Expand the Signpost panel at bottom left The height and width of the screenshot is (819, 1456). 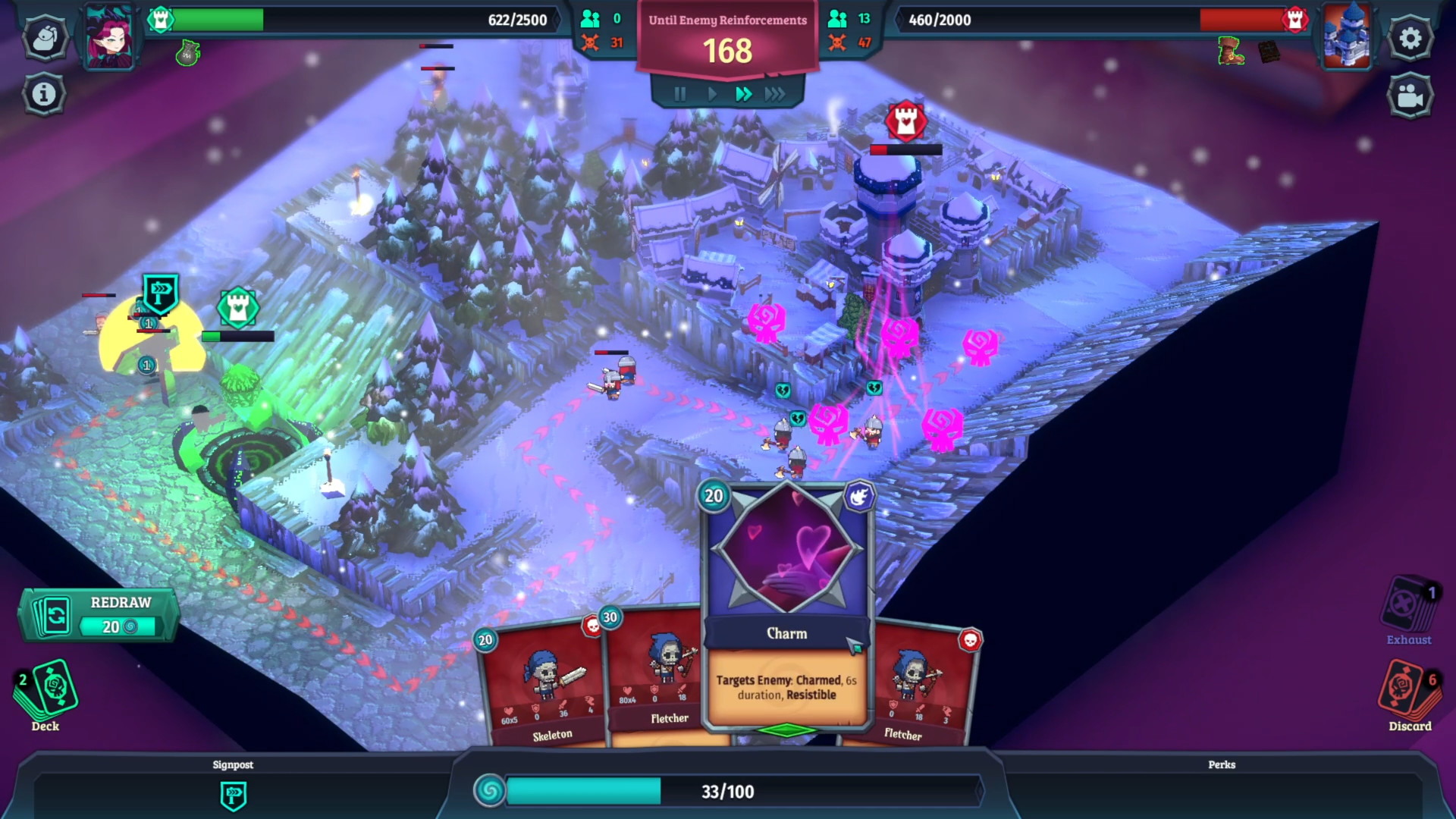234,764
